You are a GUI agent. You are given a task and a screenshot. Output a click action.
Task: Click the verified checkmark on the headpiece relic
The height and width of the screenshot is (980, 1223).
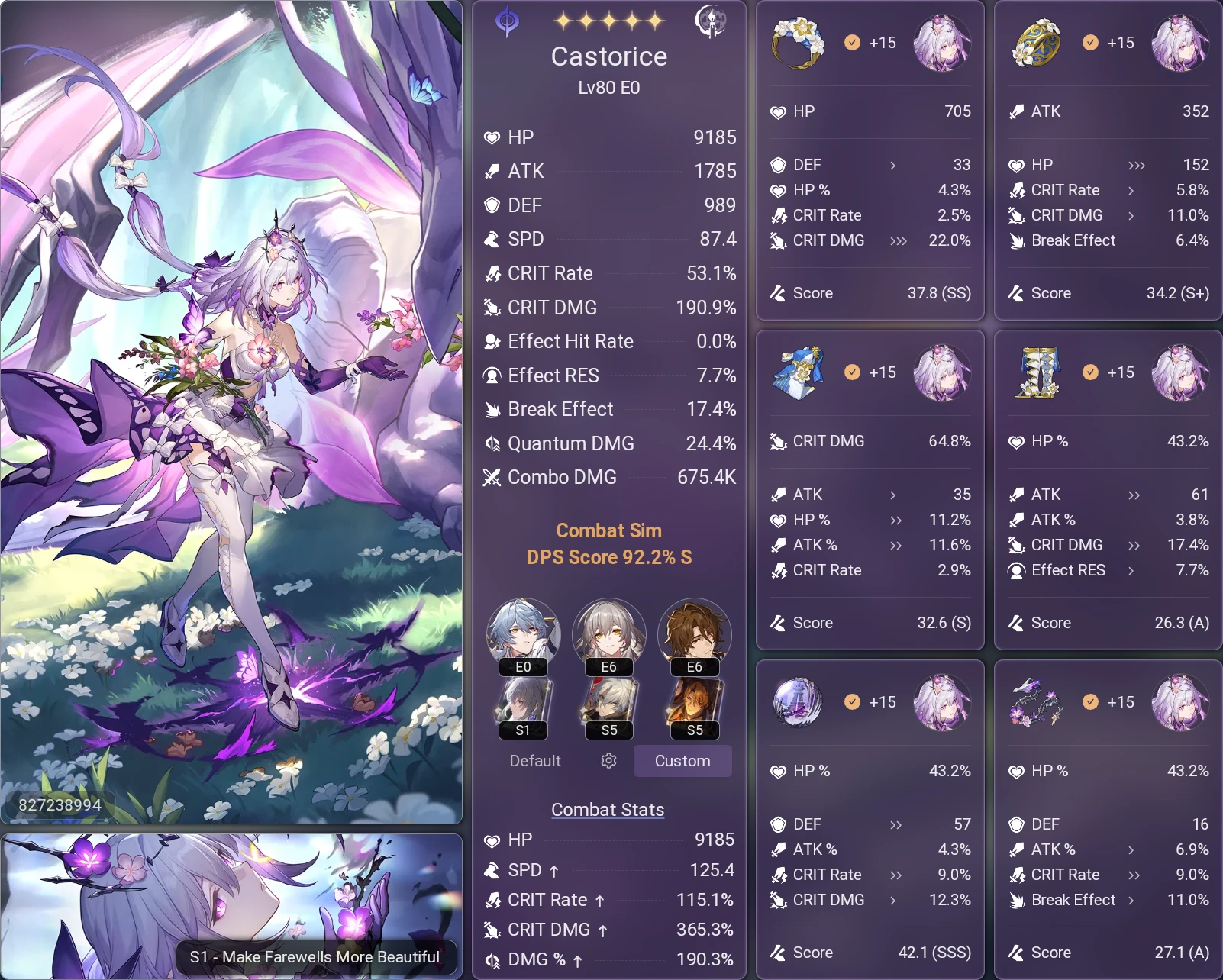tap(853, 44)
